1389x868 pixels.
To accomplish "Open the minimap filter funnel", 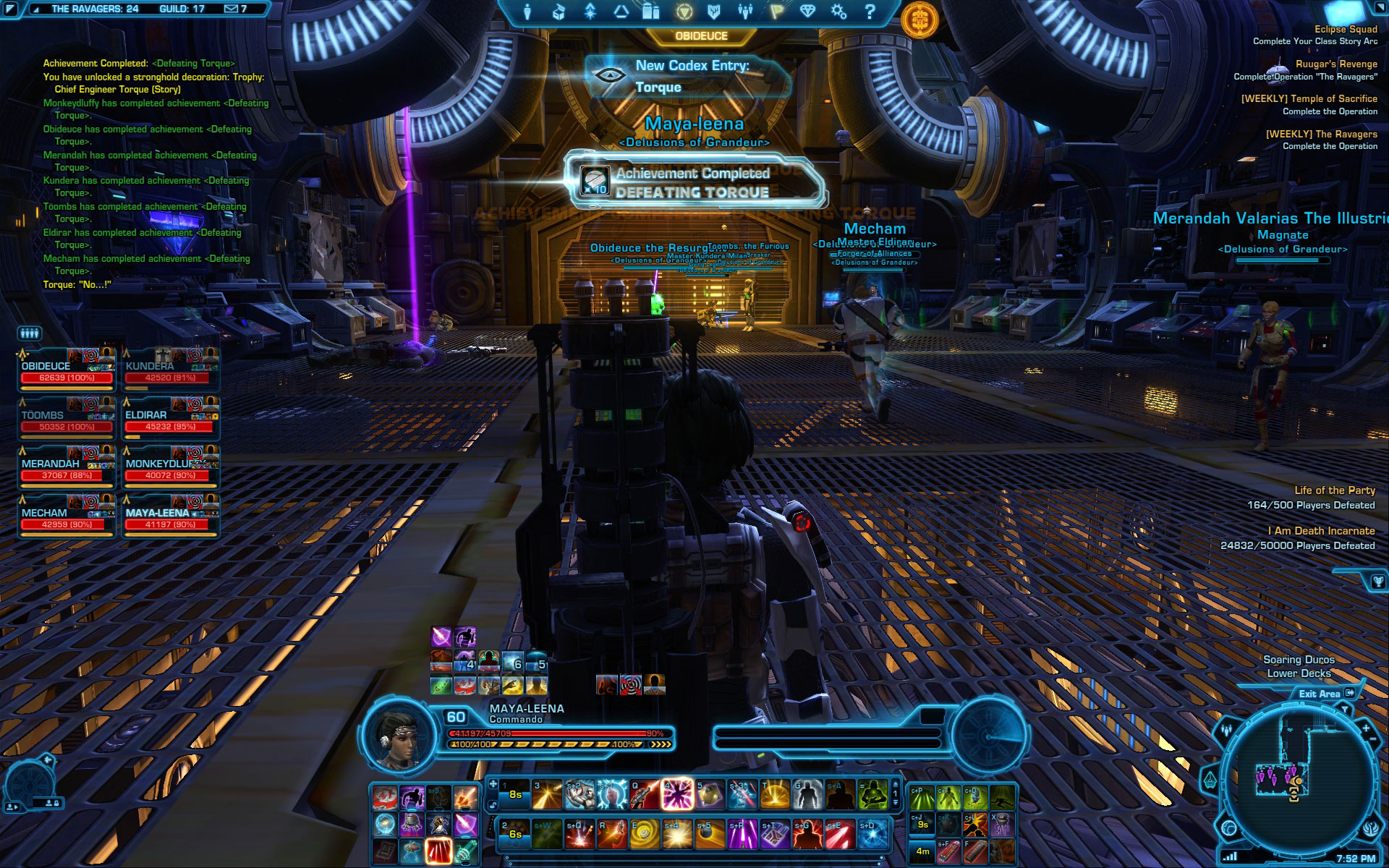I will (1345, 710).
